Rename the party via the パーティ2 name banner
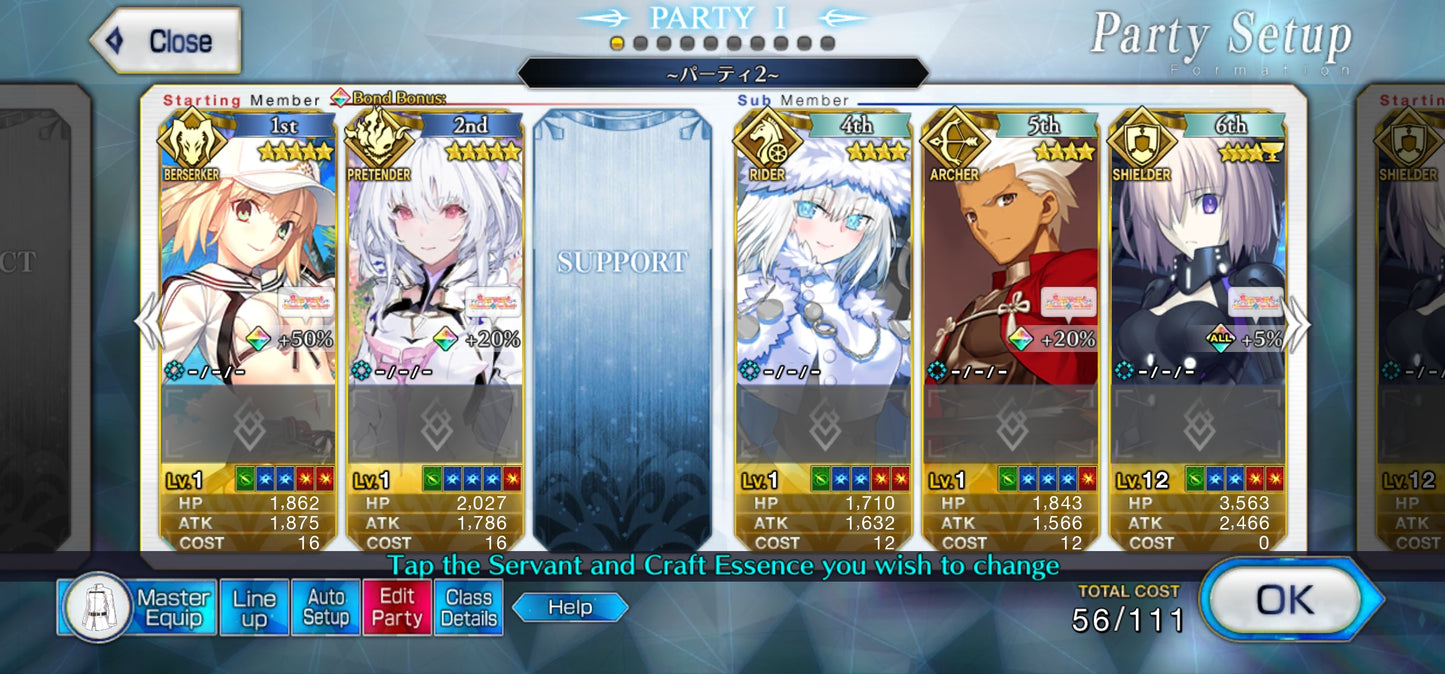 [x=722, y=74]
